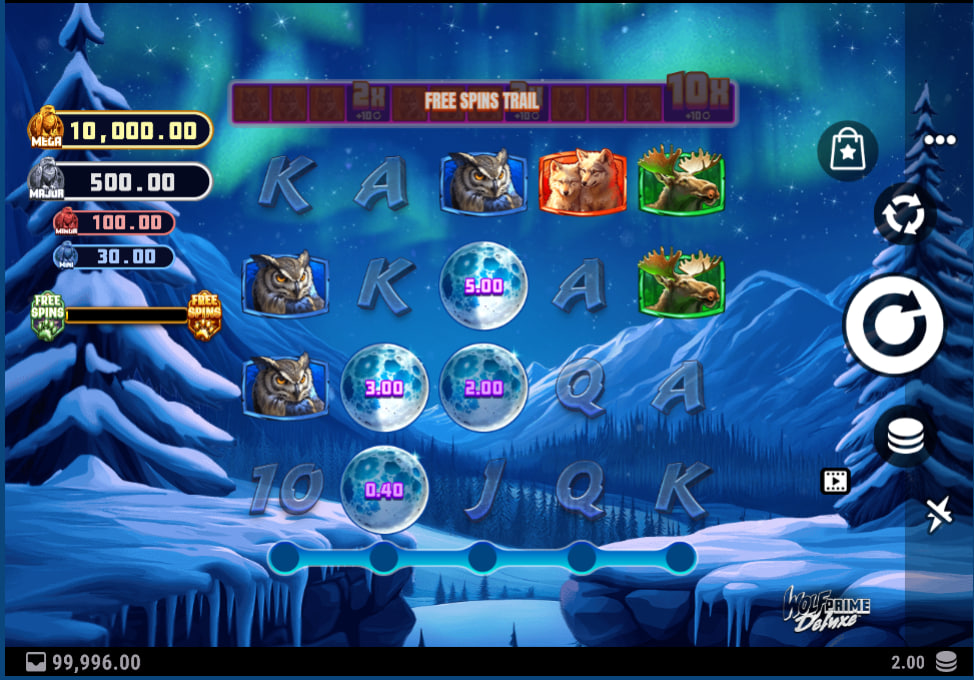Open the autoplay spin settings
Viewport: 974px width, 680px height.
point(904,214)
